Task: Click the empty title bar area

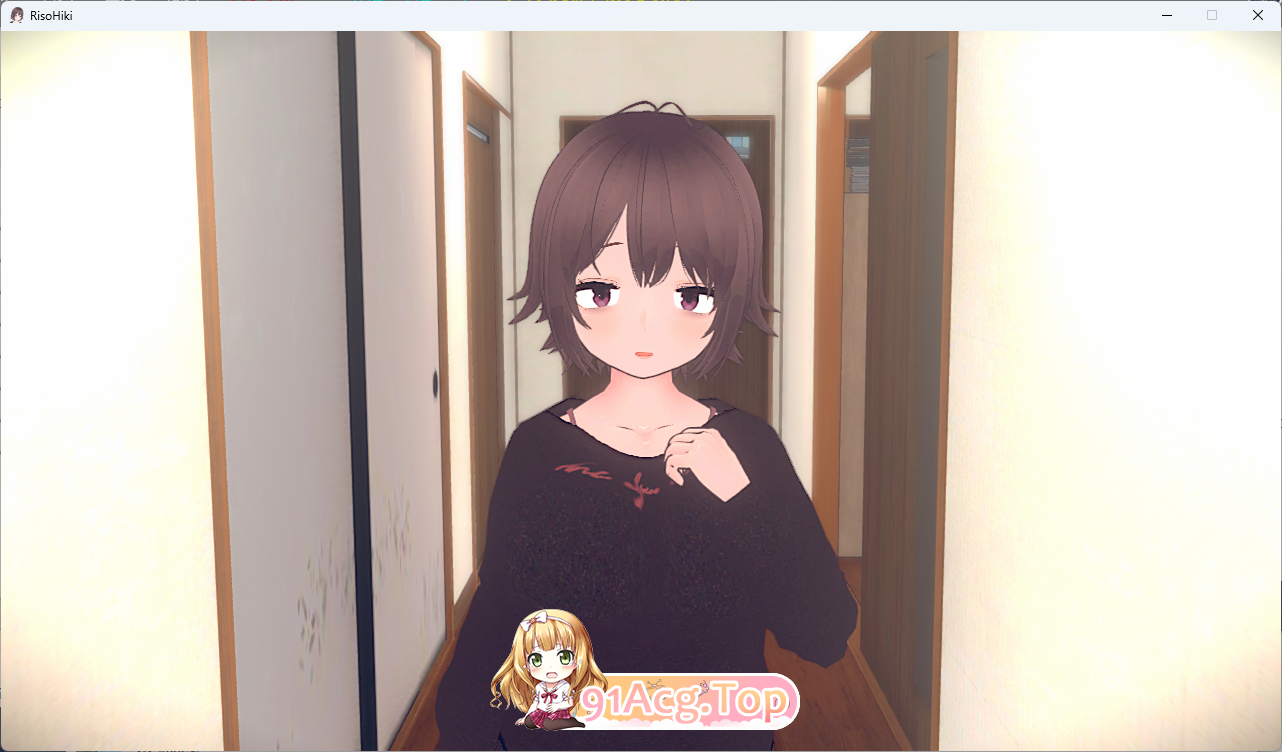Action: tap(600, 15)
